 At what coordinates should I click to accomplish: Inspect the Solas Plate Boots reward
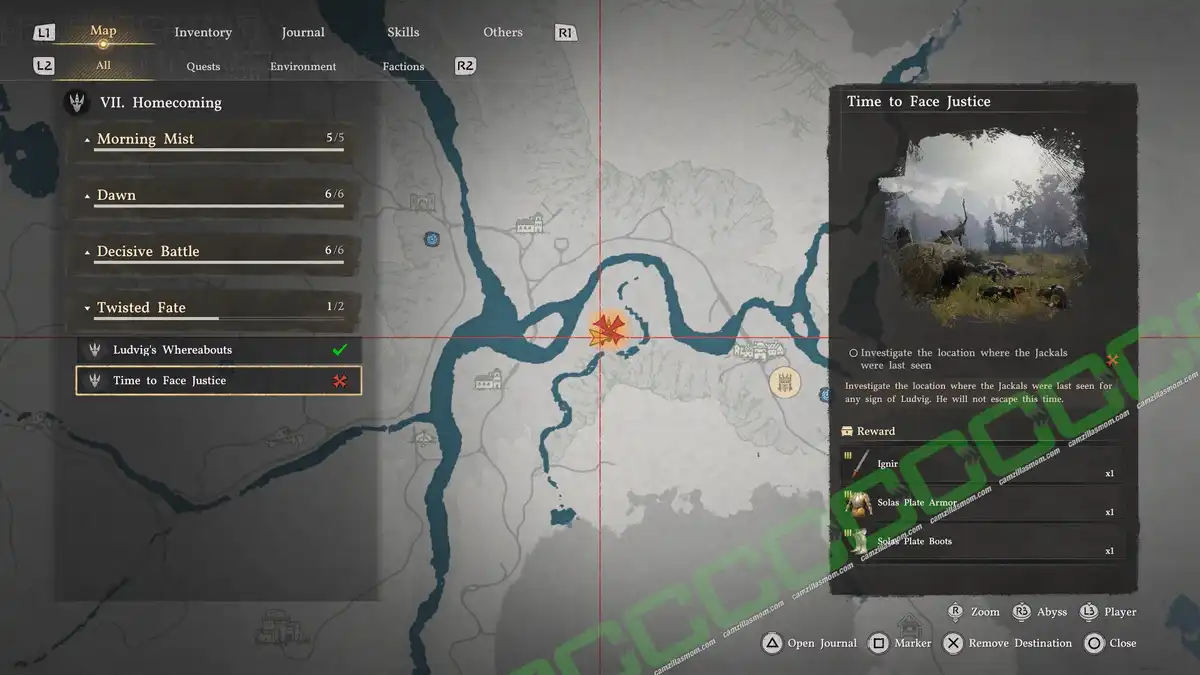tap(980, 543)
